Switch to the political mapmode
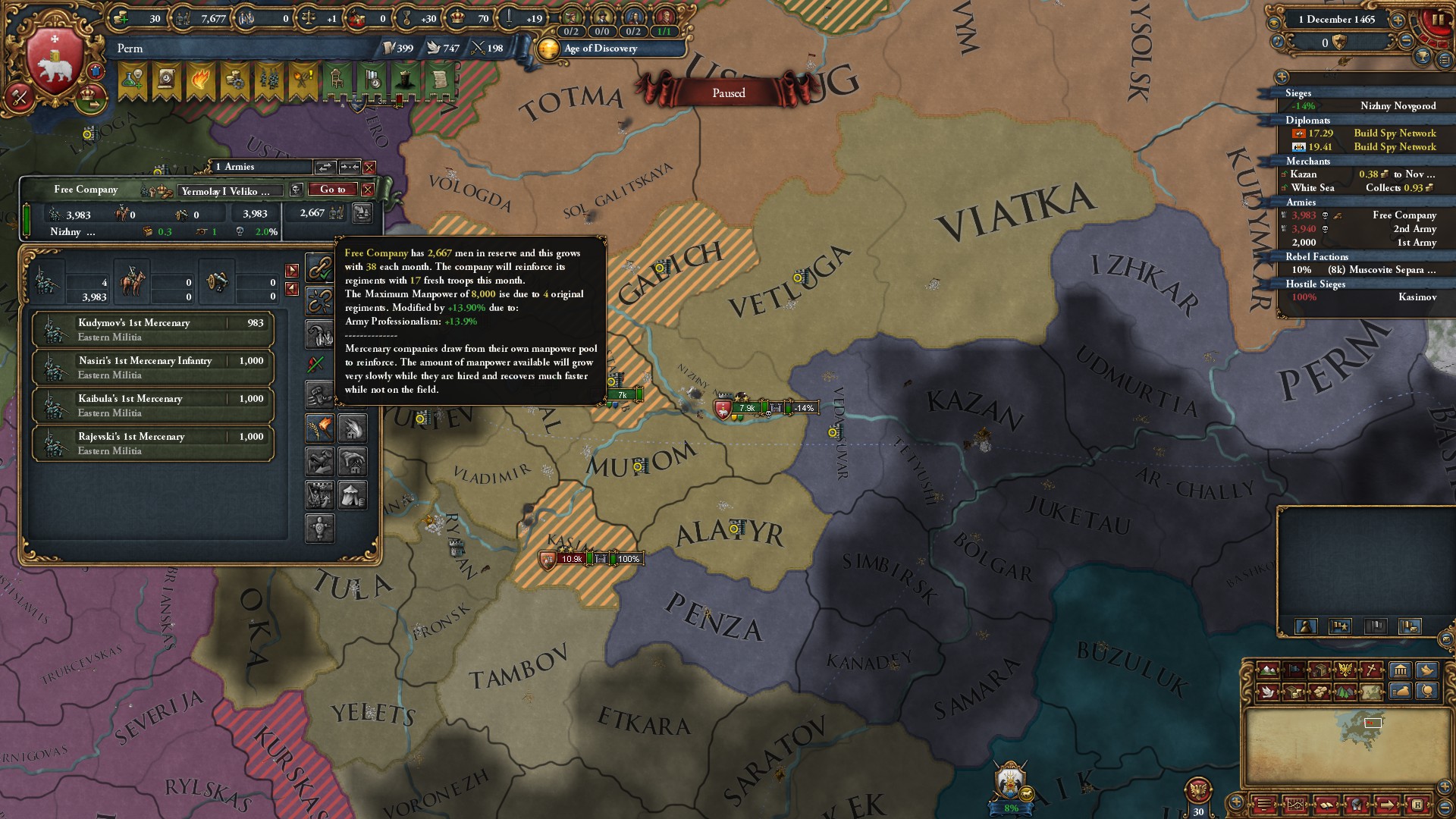This screenshot has height=819, width=1456. (1294, 670)
